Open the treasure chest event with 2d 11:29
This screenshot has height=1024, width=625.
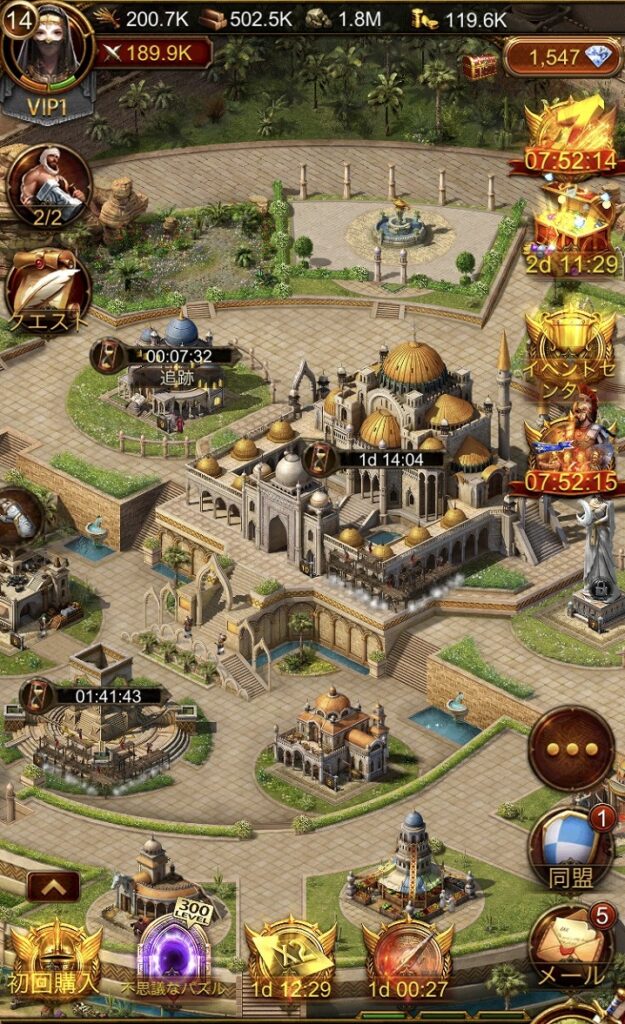pos(568,228)
